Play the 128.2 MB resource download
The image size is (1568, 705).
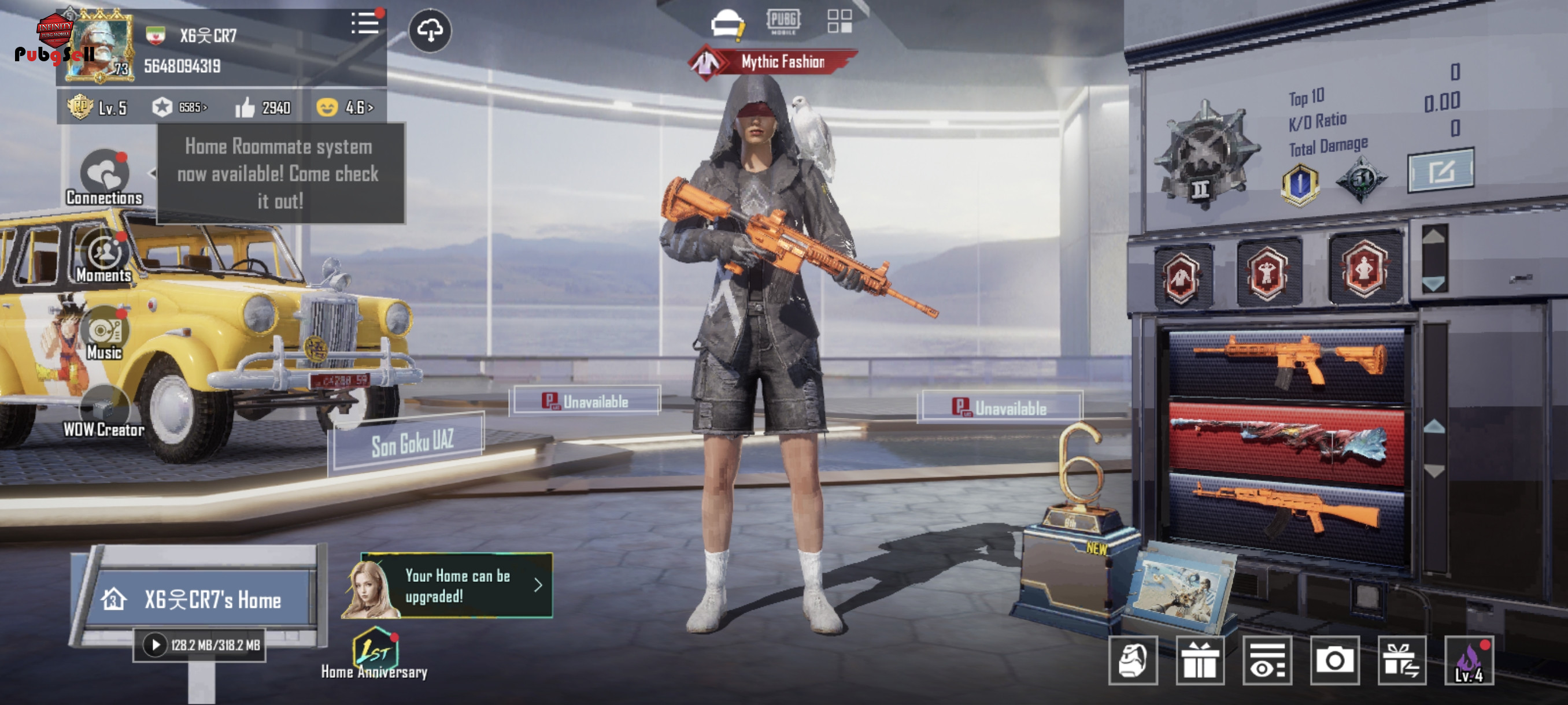[x=155, y=645]
